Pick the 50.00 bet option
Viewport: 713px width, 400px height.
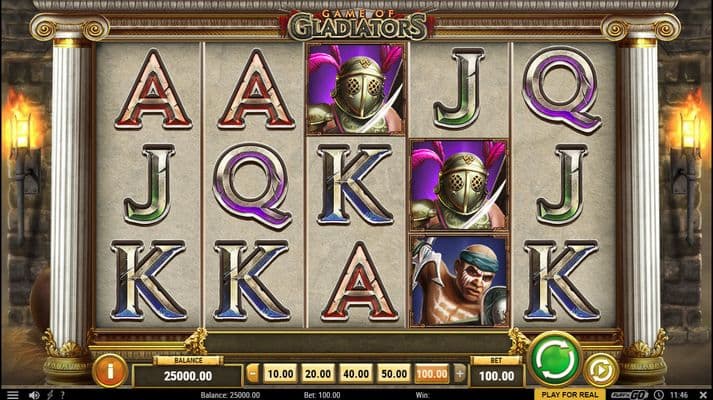(394, 374)
